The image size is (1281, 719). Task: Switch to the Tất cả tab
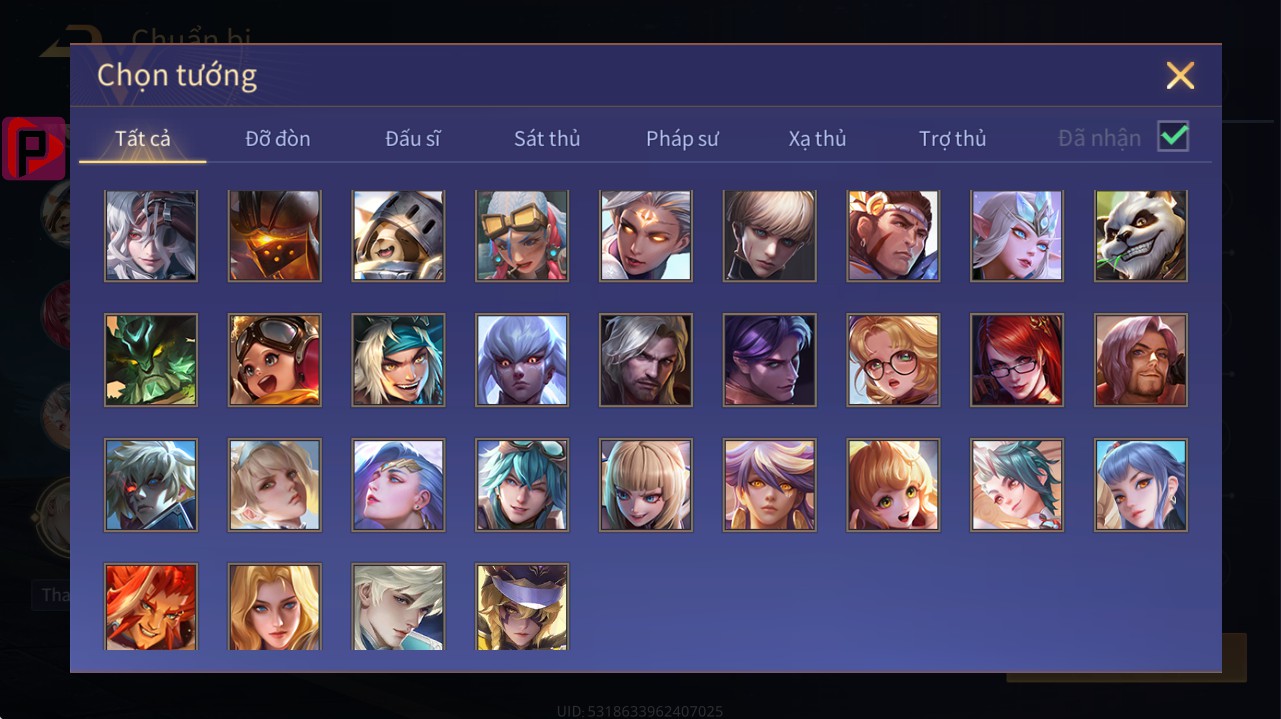tap(143, 138)
